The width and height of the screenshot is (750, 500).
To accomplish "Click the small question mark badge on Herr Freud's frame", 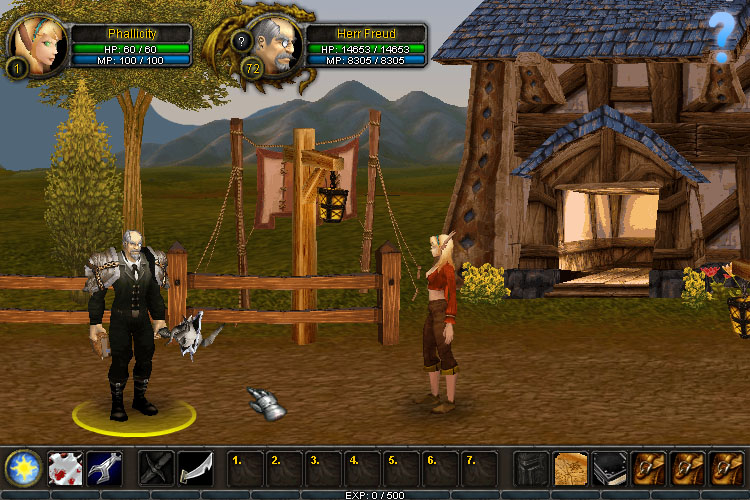I will click(241, 41).
